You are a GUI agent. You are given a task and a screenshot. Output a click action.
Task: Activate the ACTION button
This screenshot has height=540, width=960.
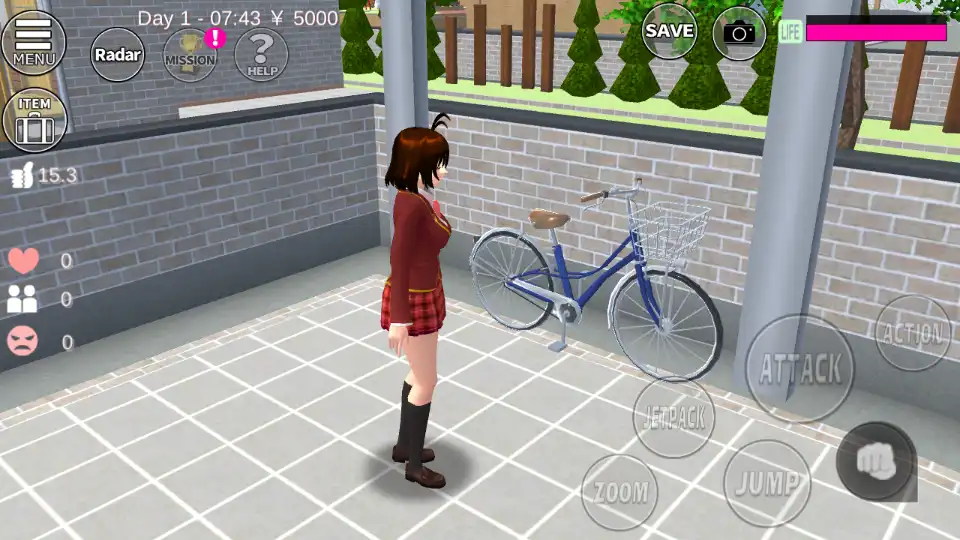tap(912, 333)
